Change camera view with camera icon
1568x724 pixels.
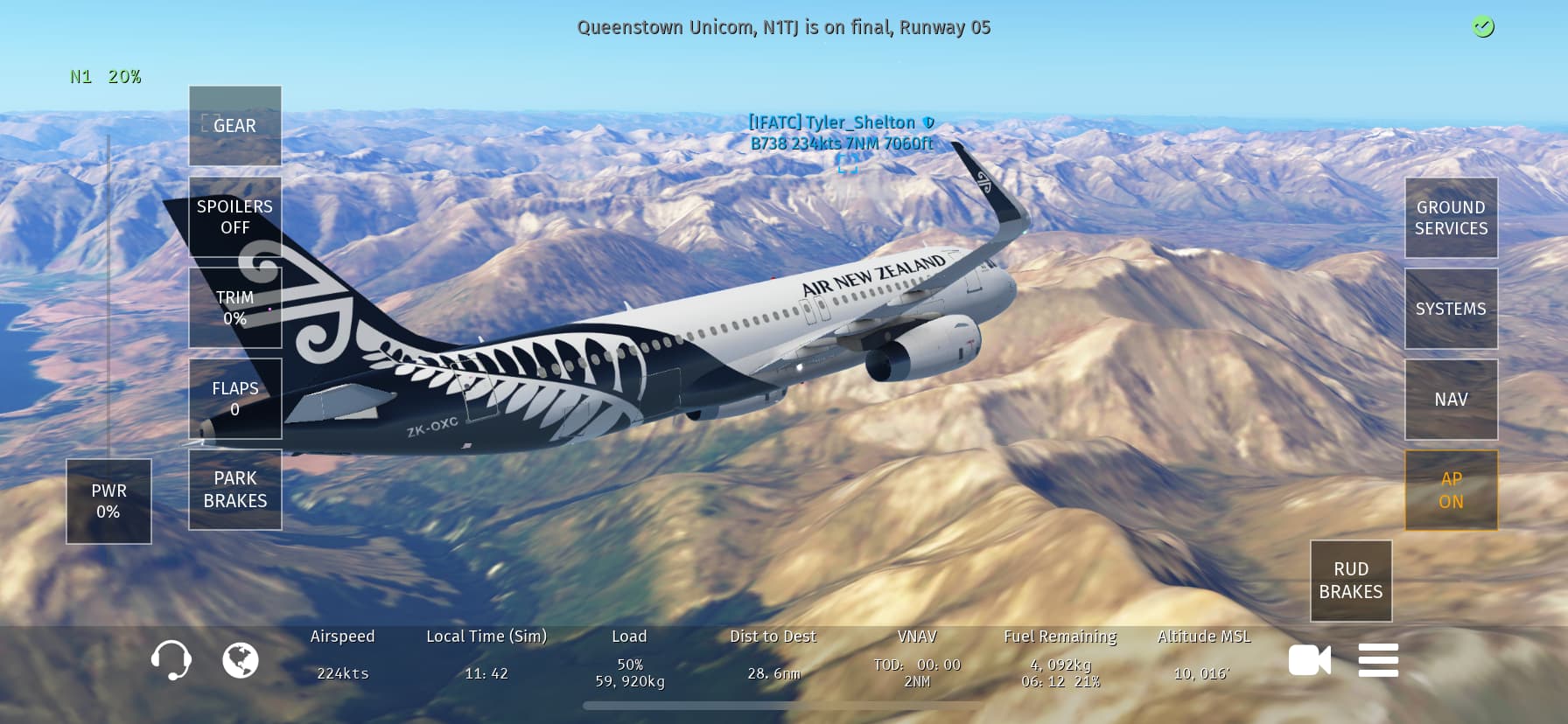[1309, 660]
